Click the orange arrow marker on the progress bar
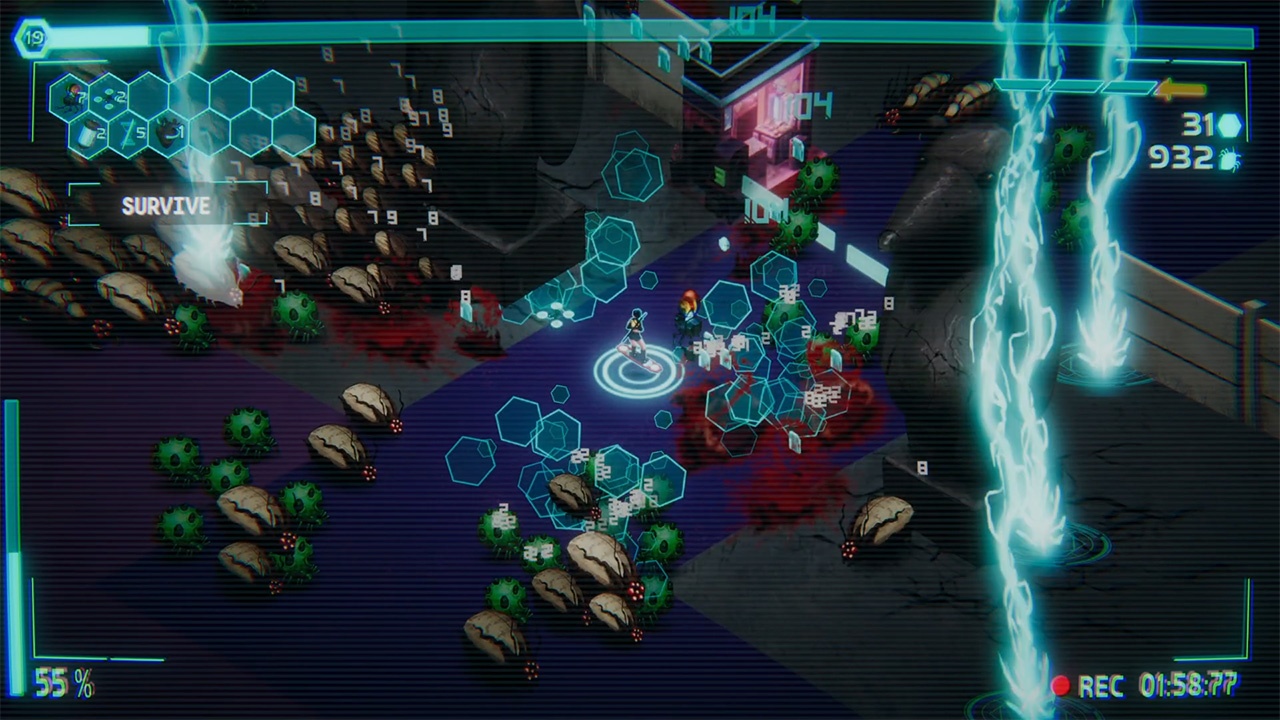1280x720 pixels. 1181,88
